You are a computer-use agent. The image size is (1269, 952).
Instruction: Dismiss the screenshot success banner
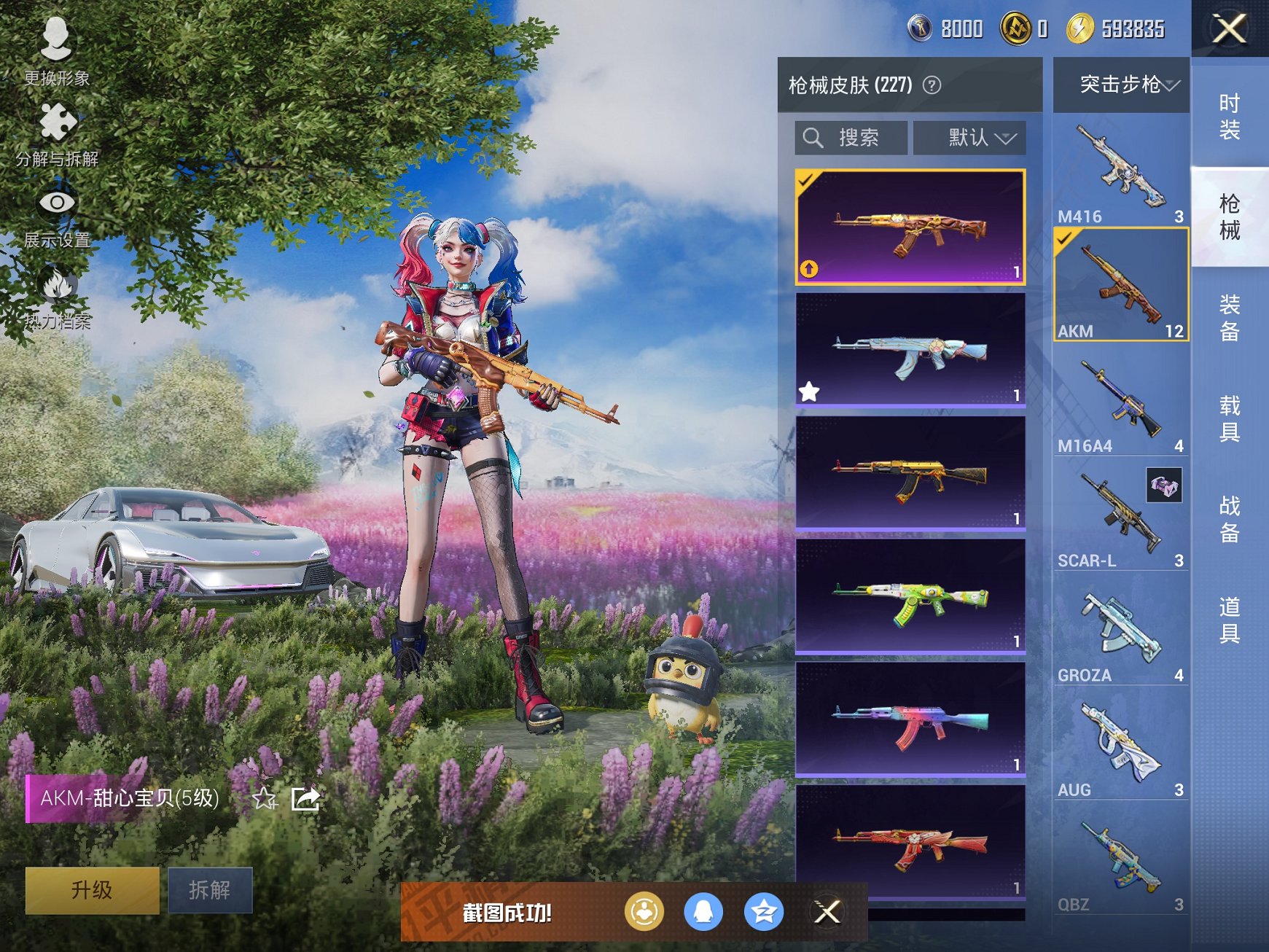(x=827, y=912)
